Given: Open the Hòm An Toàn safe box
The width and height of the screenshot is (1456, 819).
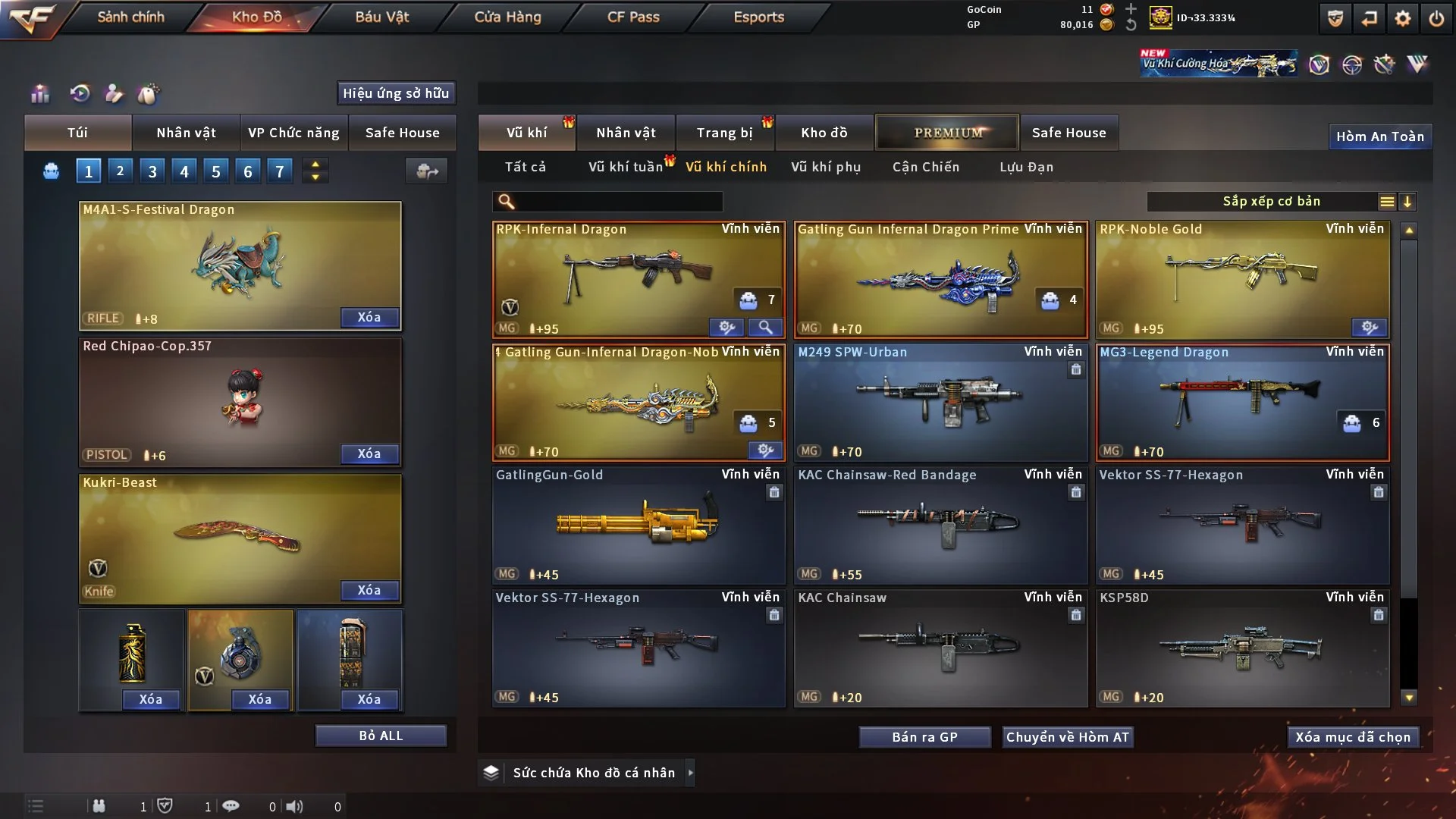Looking at the screenshot, I should (1379, 136).
